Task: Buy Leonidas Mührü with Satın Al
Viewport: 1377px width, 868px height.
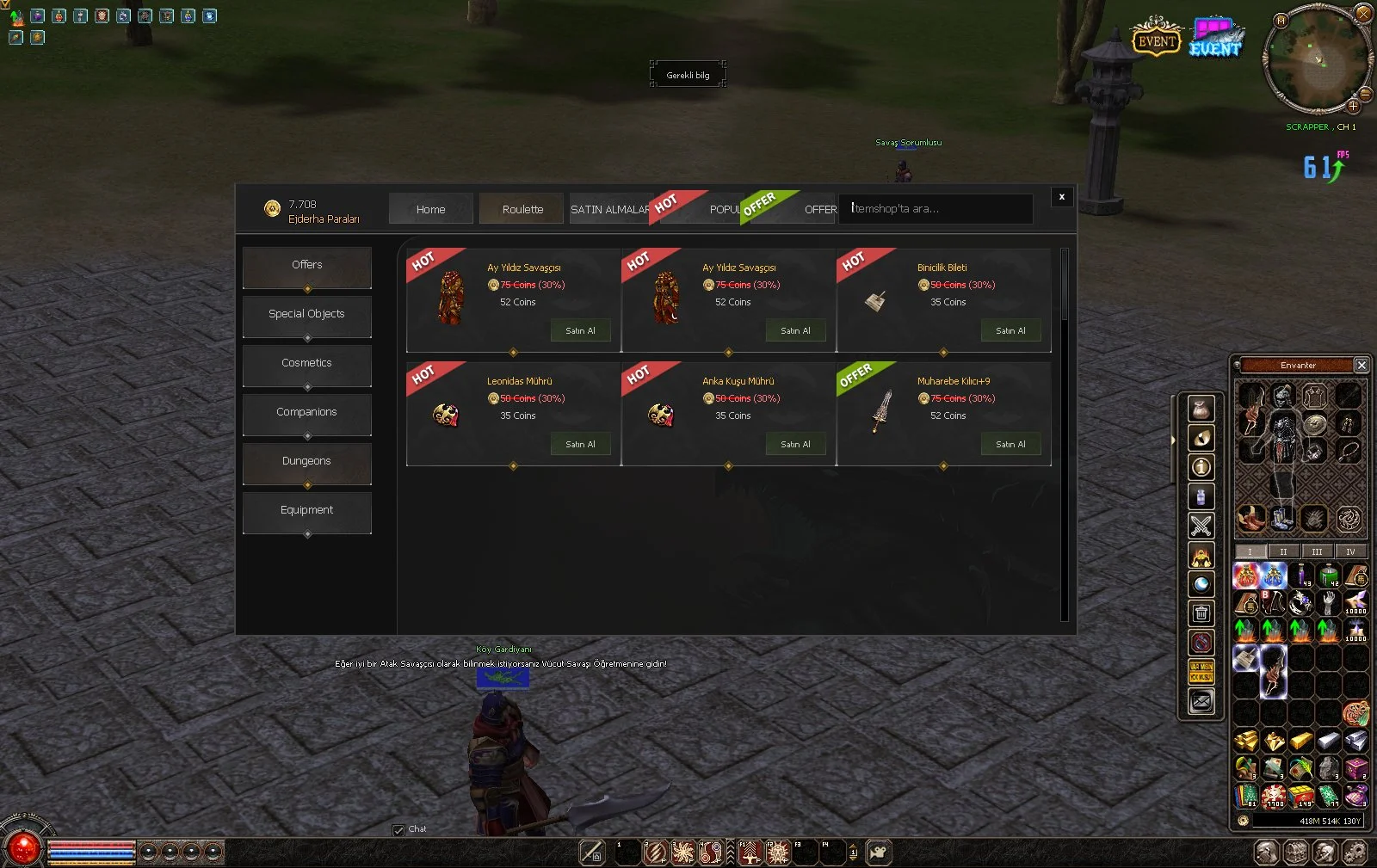Action: pos(580,445)
